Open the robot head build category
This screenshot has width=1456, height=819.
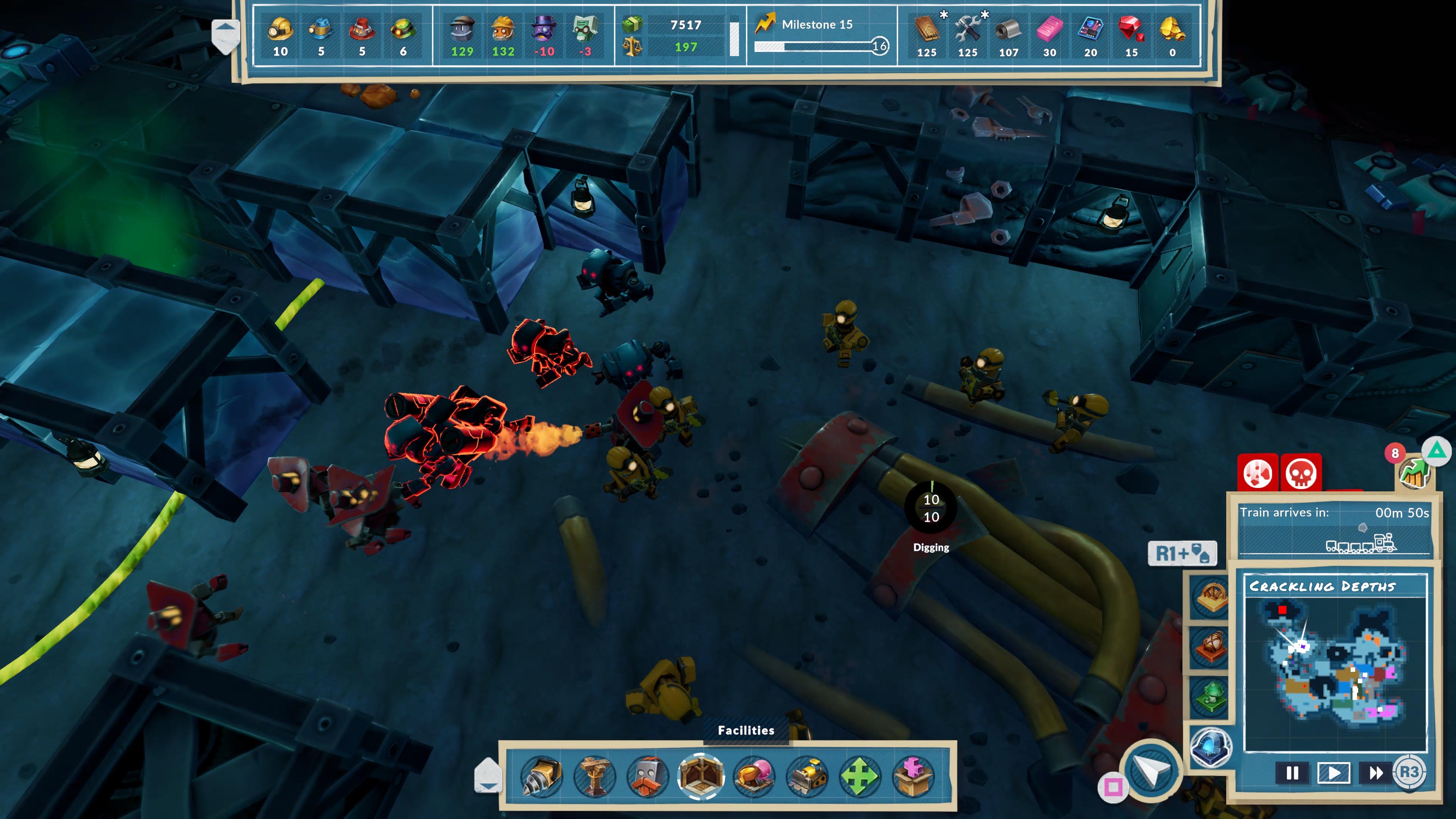click(x=648, y=777)
